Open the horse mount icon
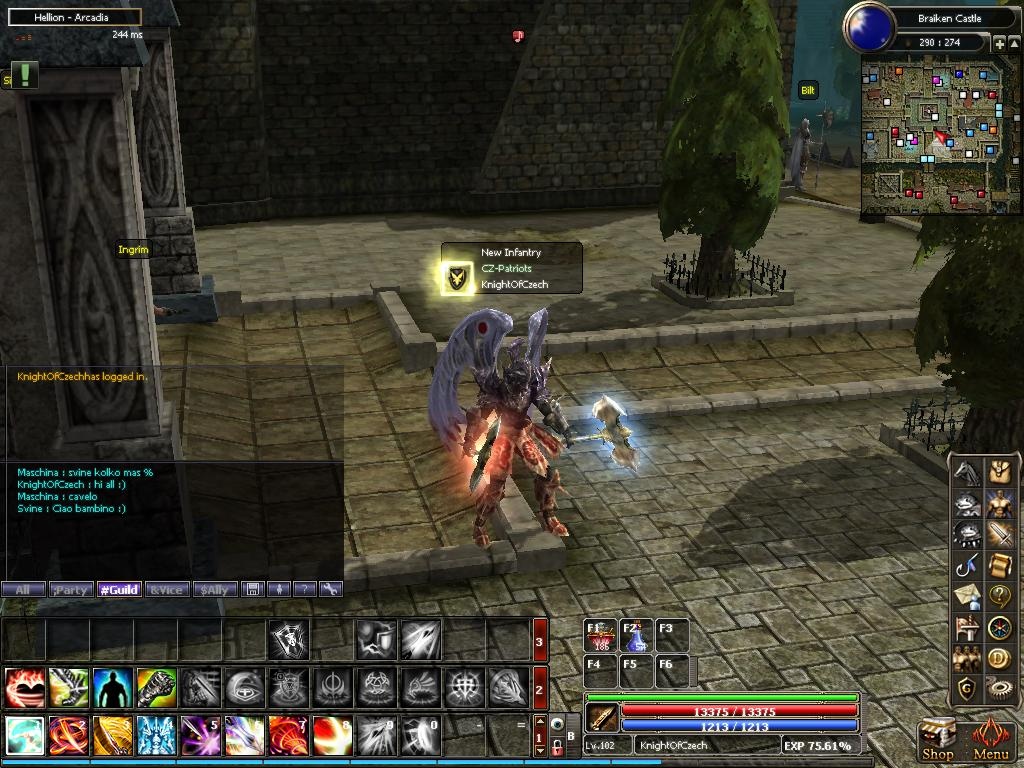This screenshot has height=768, width=1024. (x=965, y=471)
